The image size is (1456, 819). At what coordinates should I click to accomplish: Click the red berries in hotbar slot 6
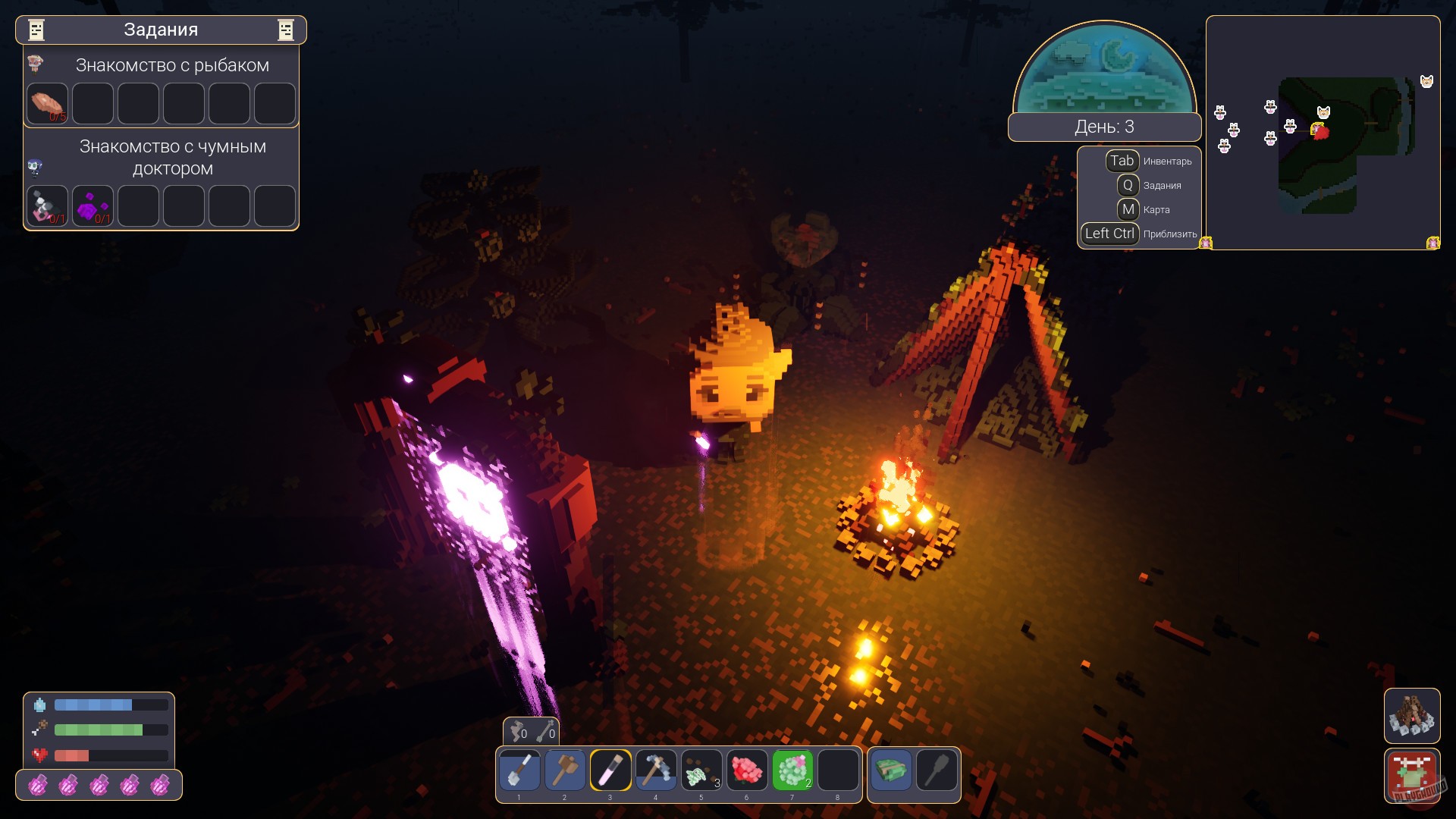[747, 769]
